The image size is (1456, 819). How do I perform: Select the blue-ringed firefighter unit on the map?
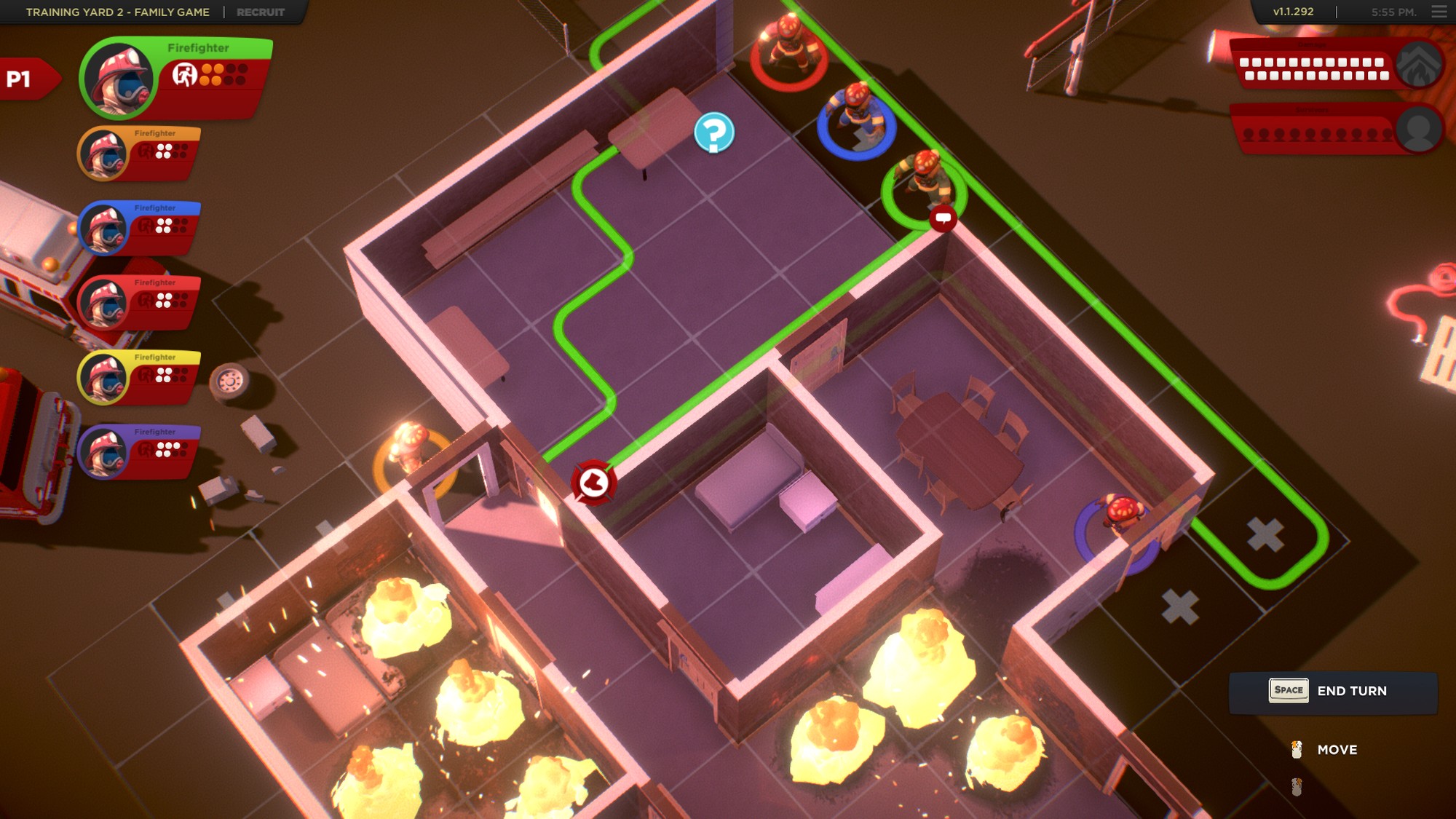point(859,116)
